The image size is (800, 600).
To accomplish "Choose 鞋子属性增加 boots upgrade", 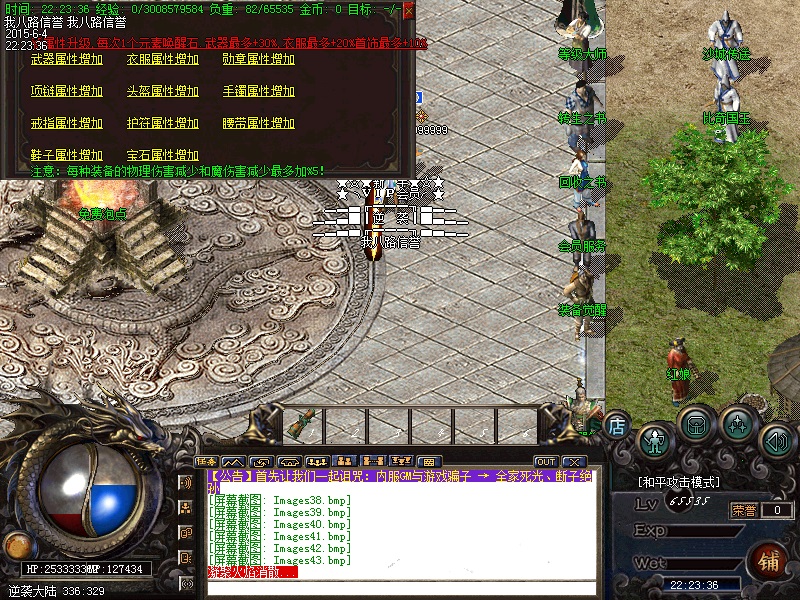I will coord(67,155).
